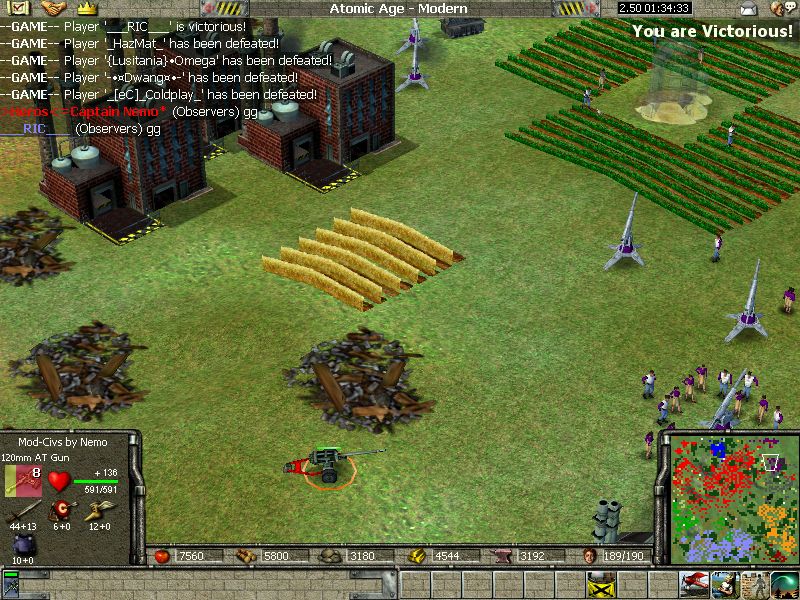800x600 pixels.
Task: Click the red biplane idle-unit button
Action: point(695,582)
